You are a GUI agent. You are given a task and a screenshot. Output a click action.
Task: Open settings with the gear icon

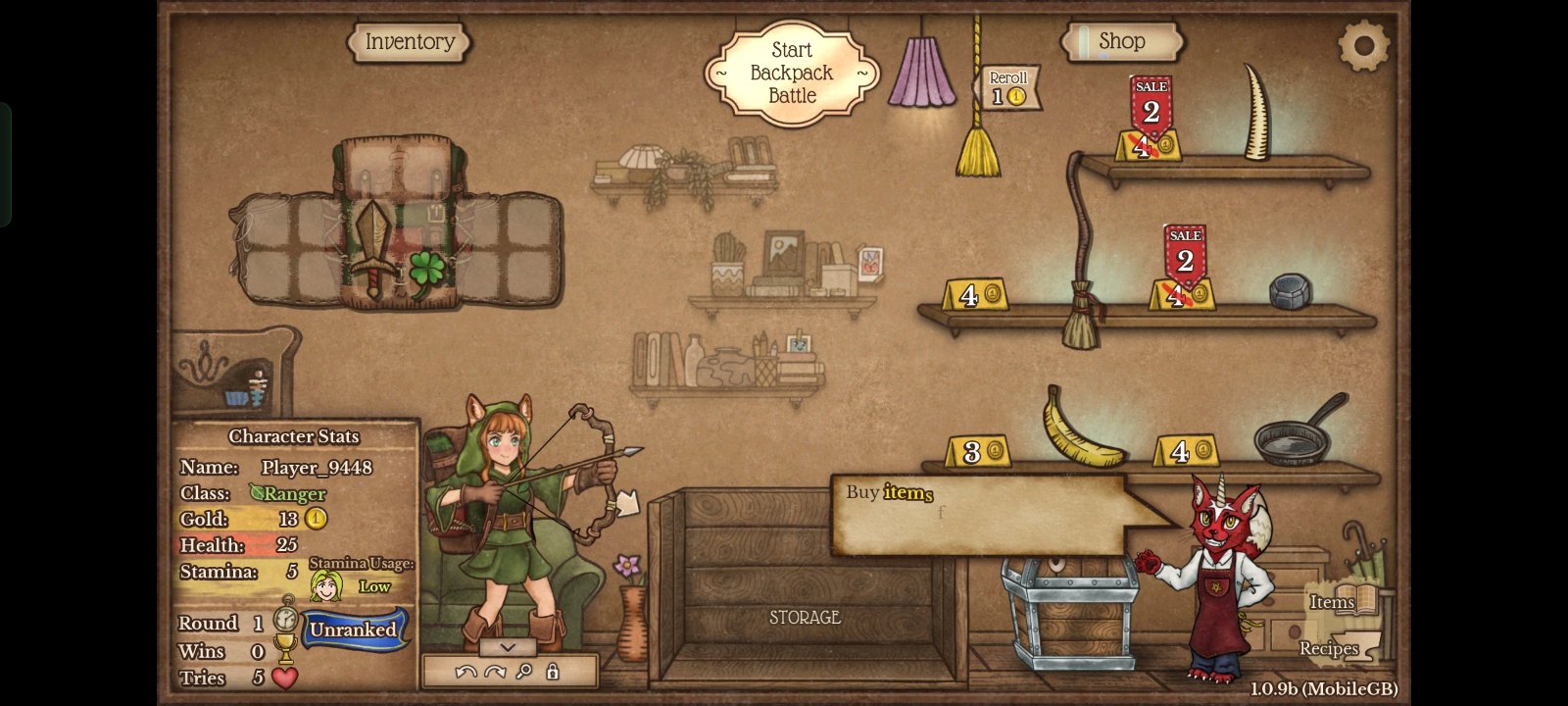(x=1363, y=44)
